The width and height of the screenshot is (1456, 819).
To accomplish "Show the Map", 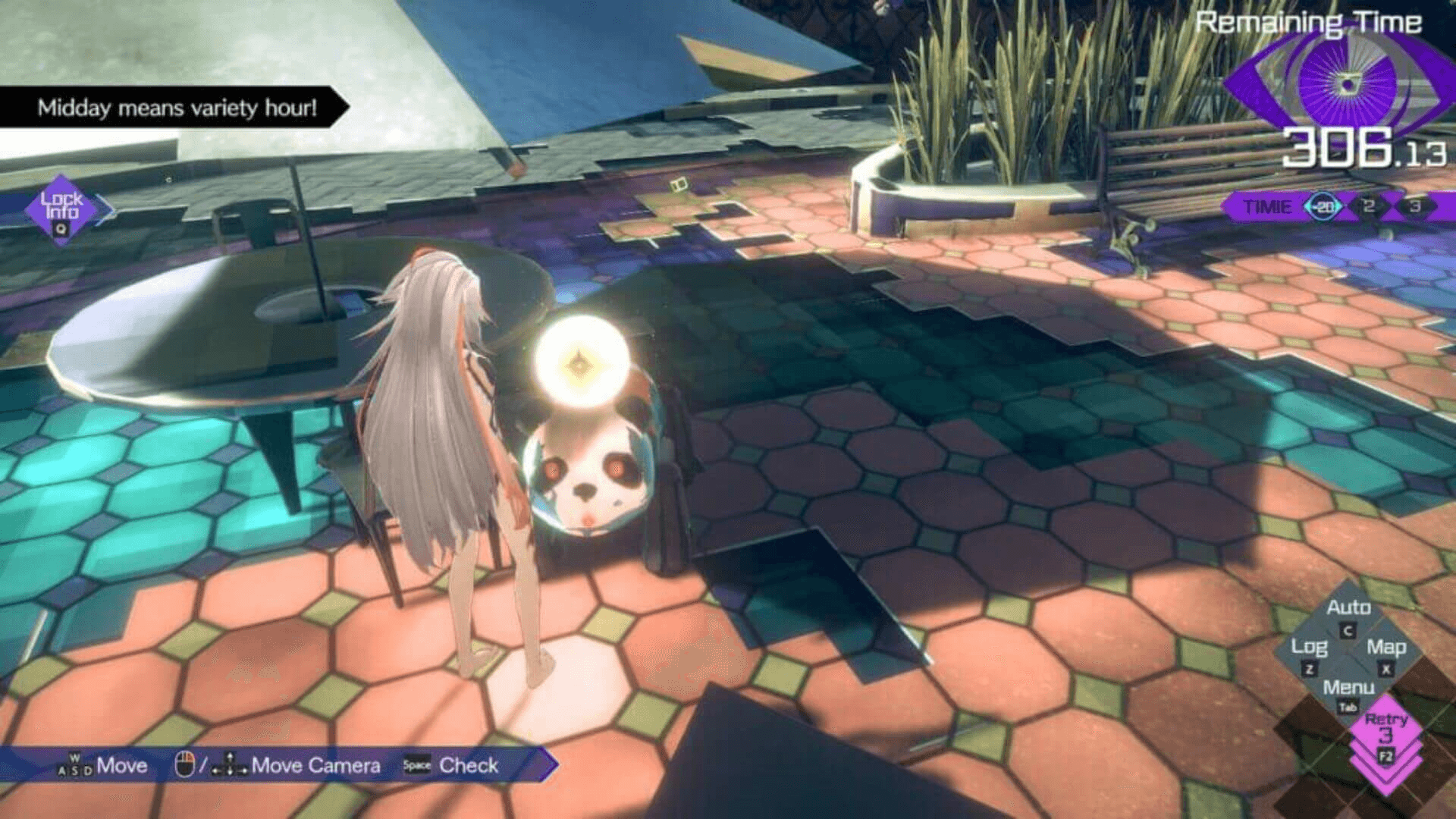I will click(x=1386, y=654).
